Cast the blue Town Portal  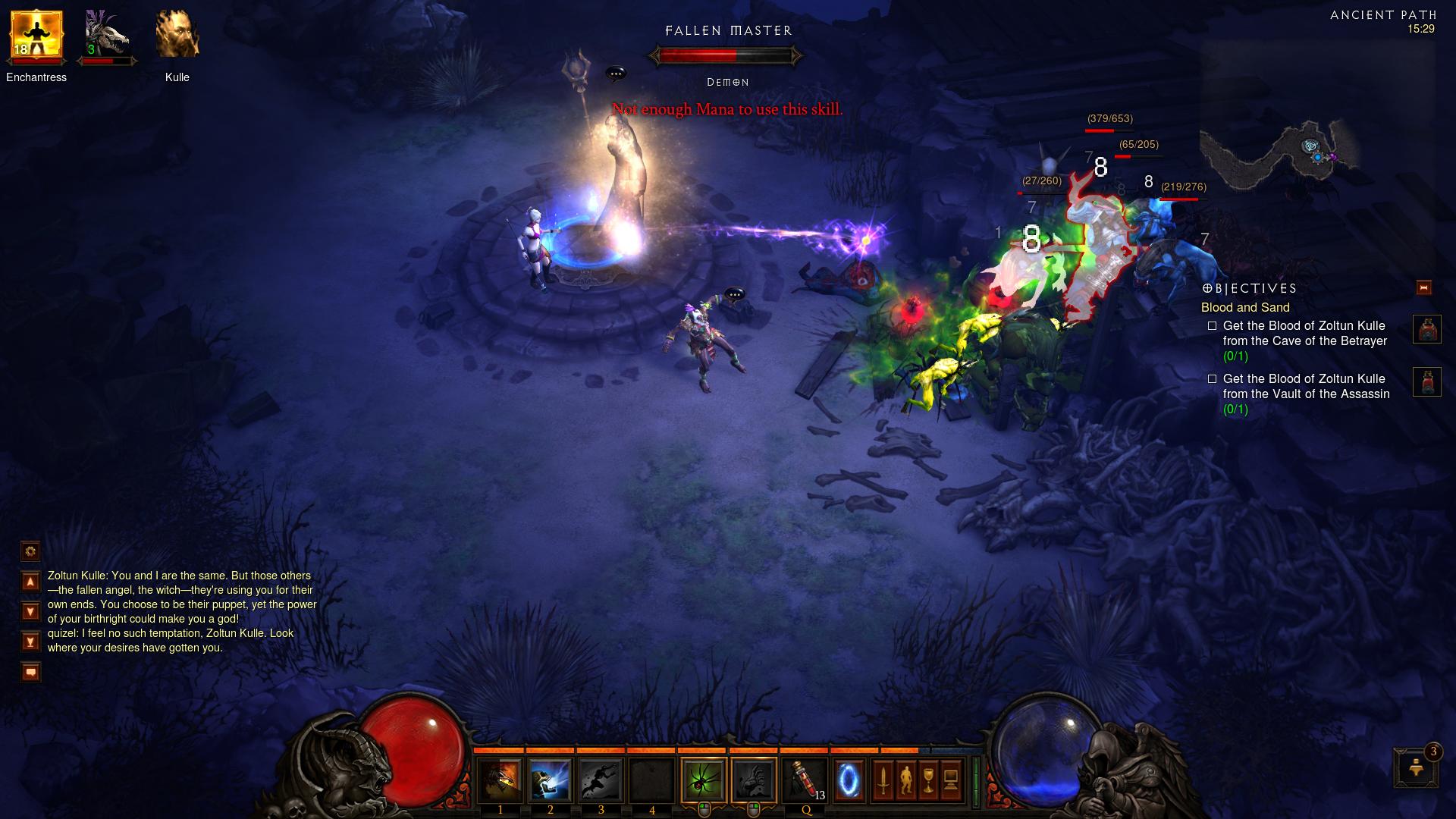coord(849,780)
